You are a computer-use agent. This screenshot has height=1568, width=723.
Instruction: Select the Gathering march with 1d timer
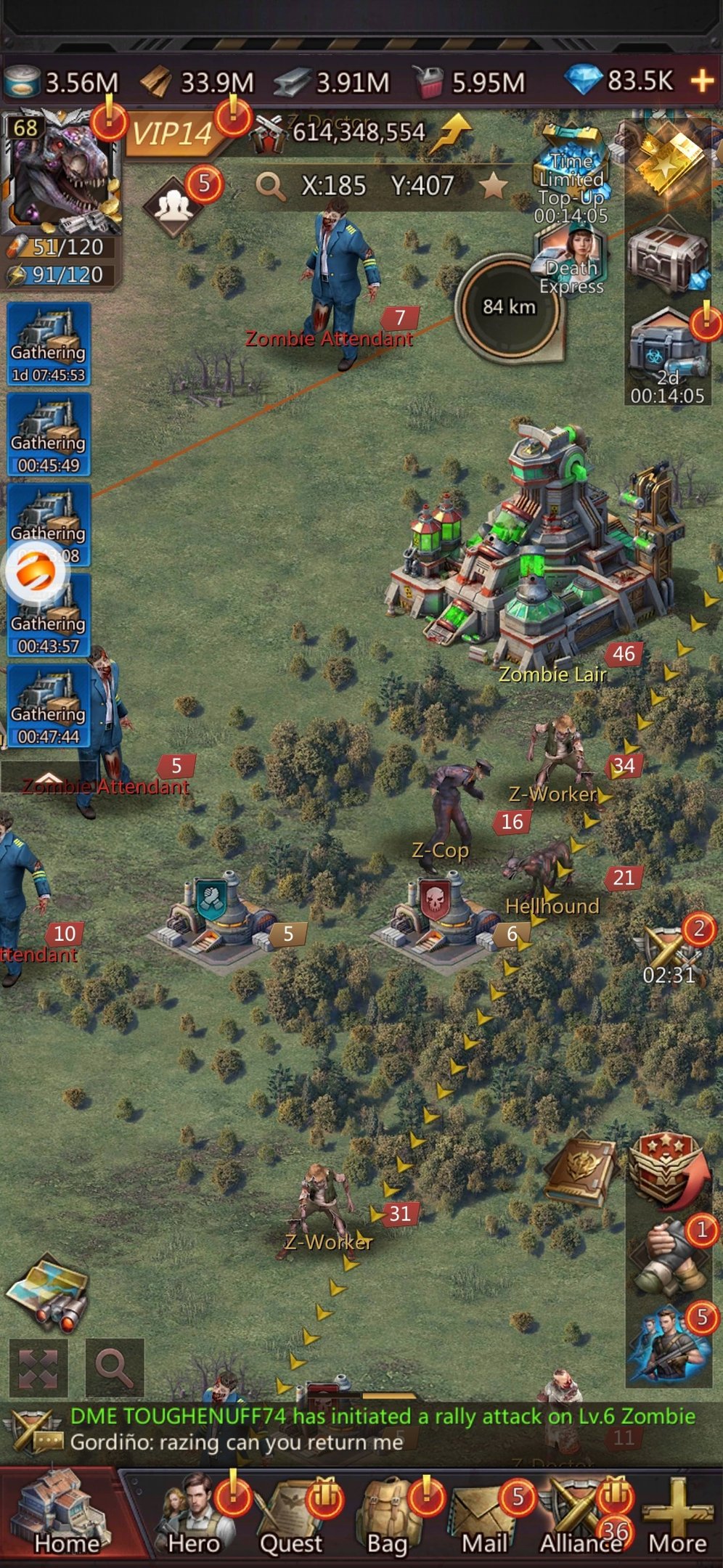pos(49,344)
